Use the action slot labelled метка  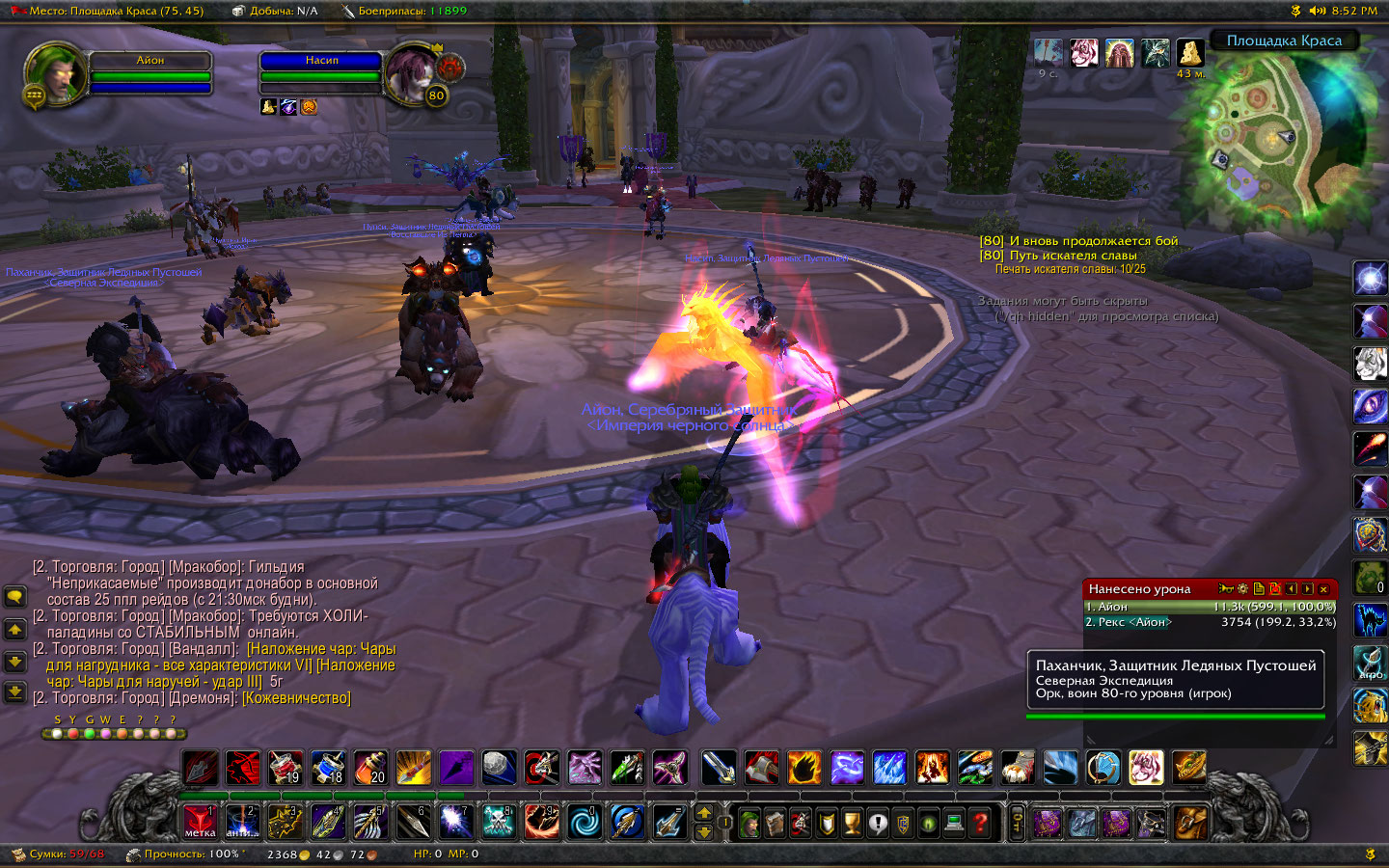click(x=200, y=822)
